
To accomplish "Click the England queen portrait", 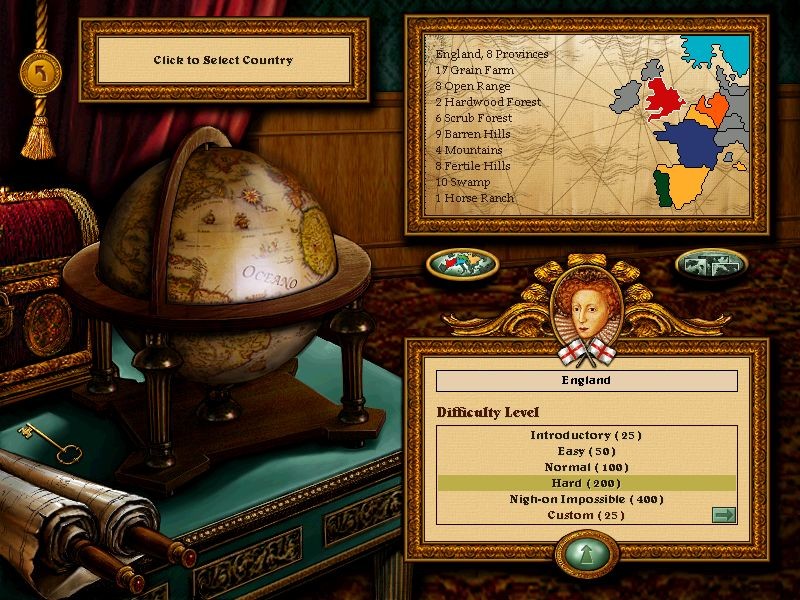I will 586,300.
